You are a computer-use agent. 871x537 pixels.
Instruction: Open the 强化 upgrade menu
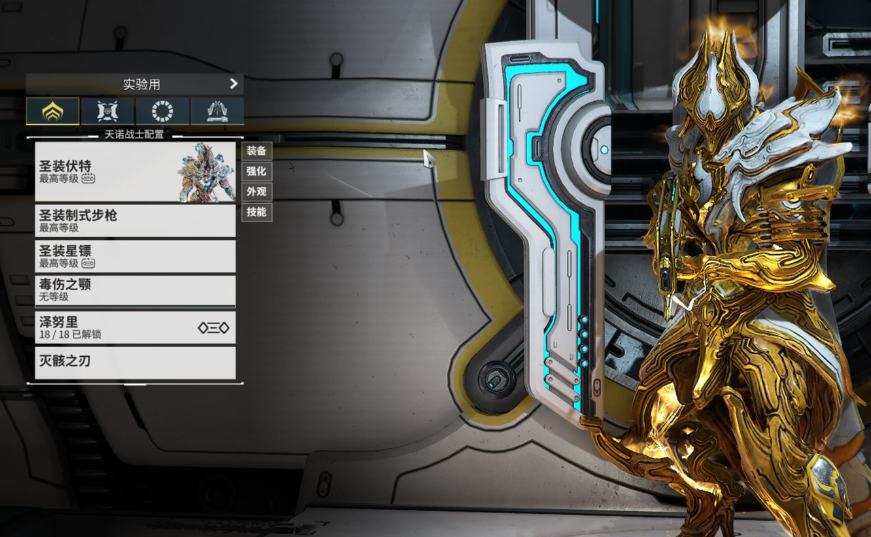257,171
